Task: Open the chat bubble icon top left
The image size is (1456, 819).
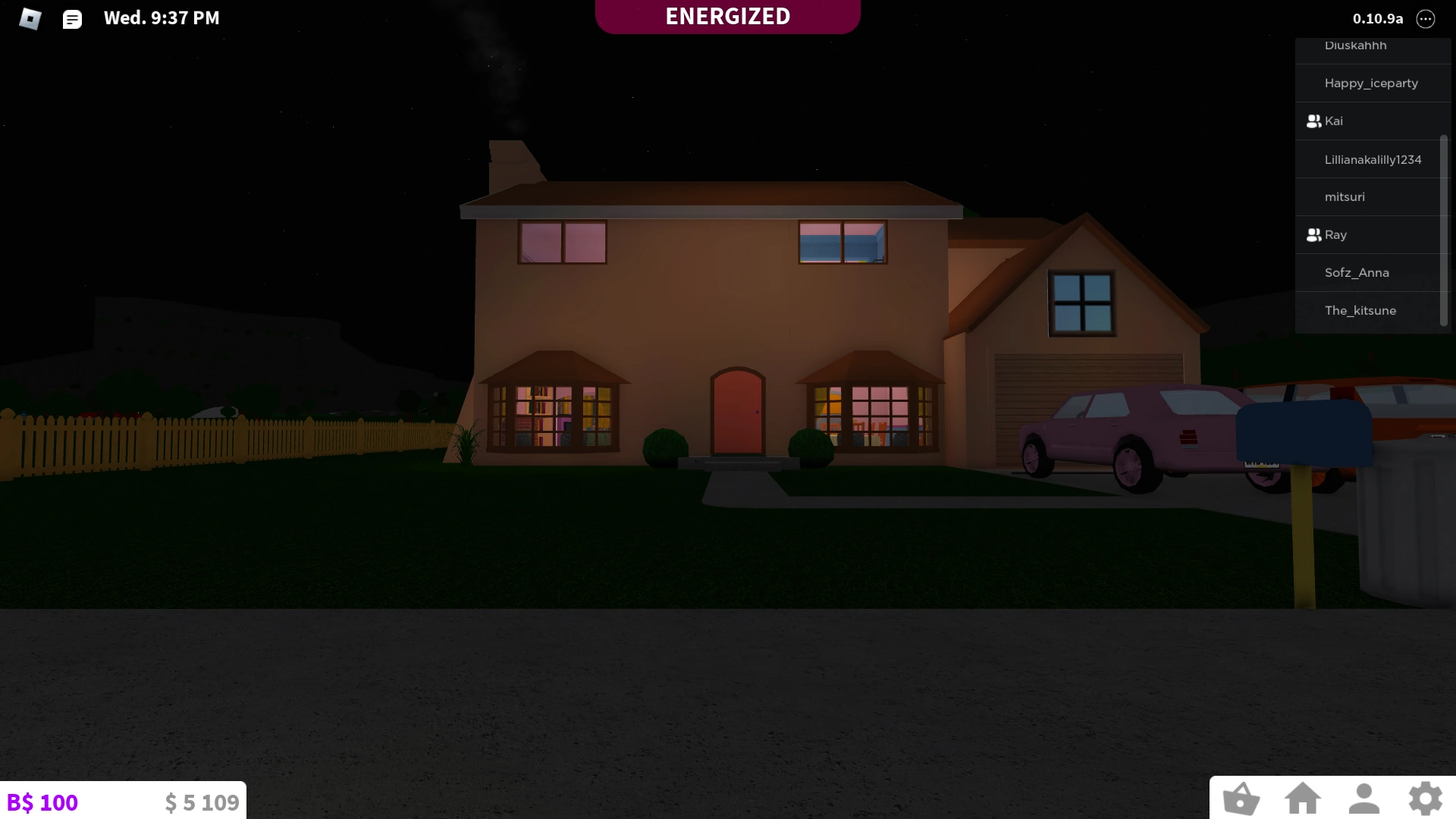Action: pos(72,19)
